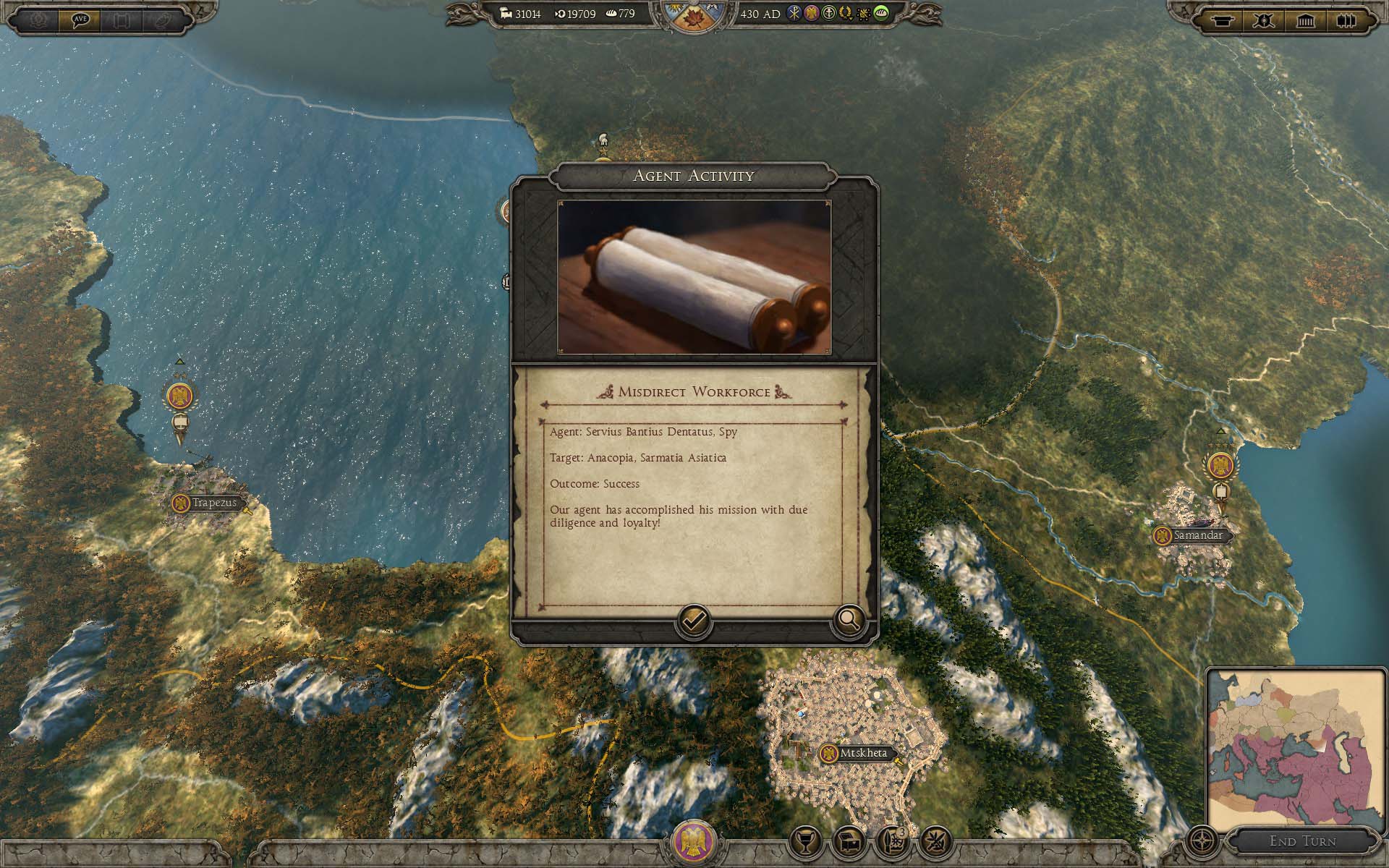
Task: Open the faction summary via the eagle emblem
Action: [694, 842]
